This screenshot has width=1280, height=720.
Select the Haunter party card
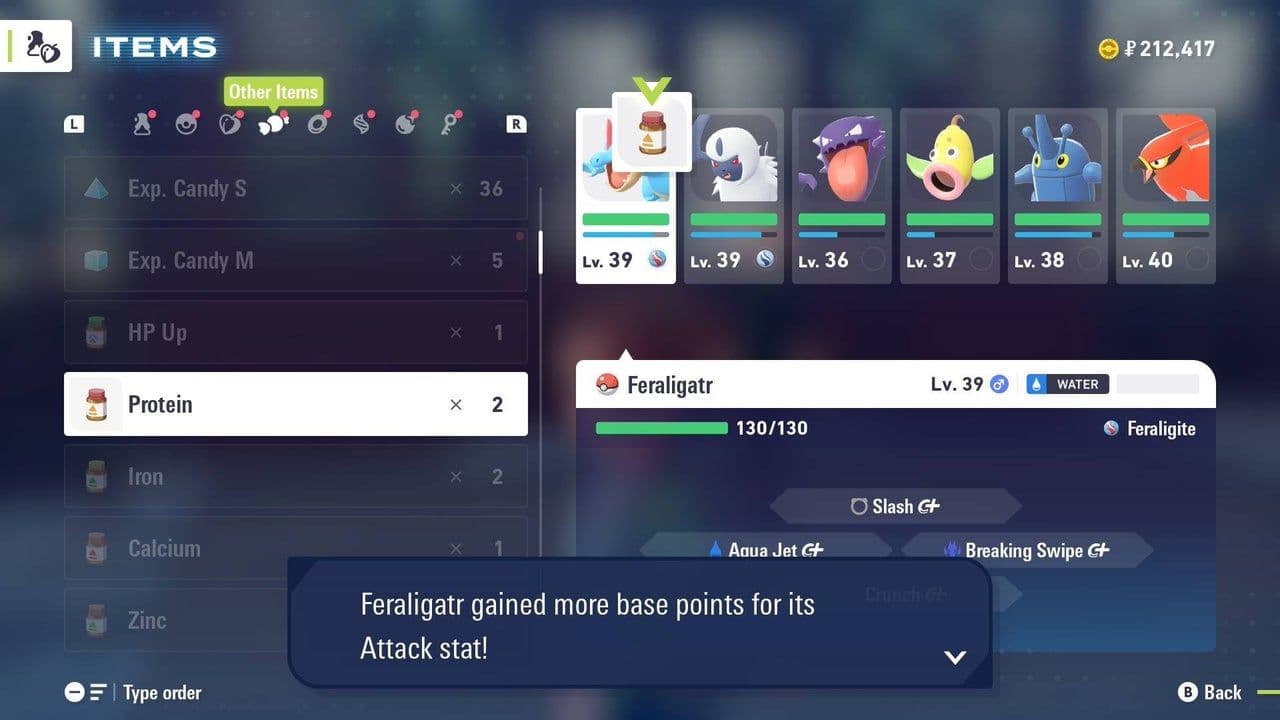(842, 196)
